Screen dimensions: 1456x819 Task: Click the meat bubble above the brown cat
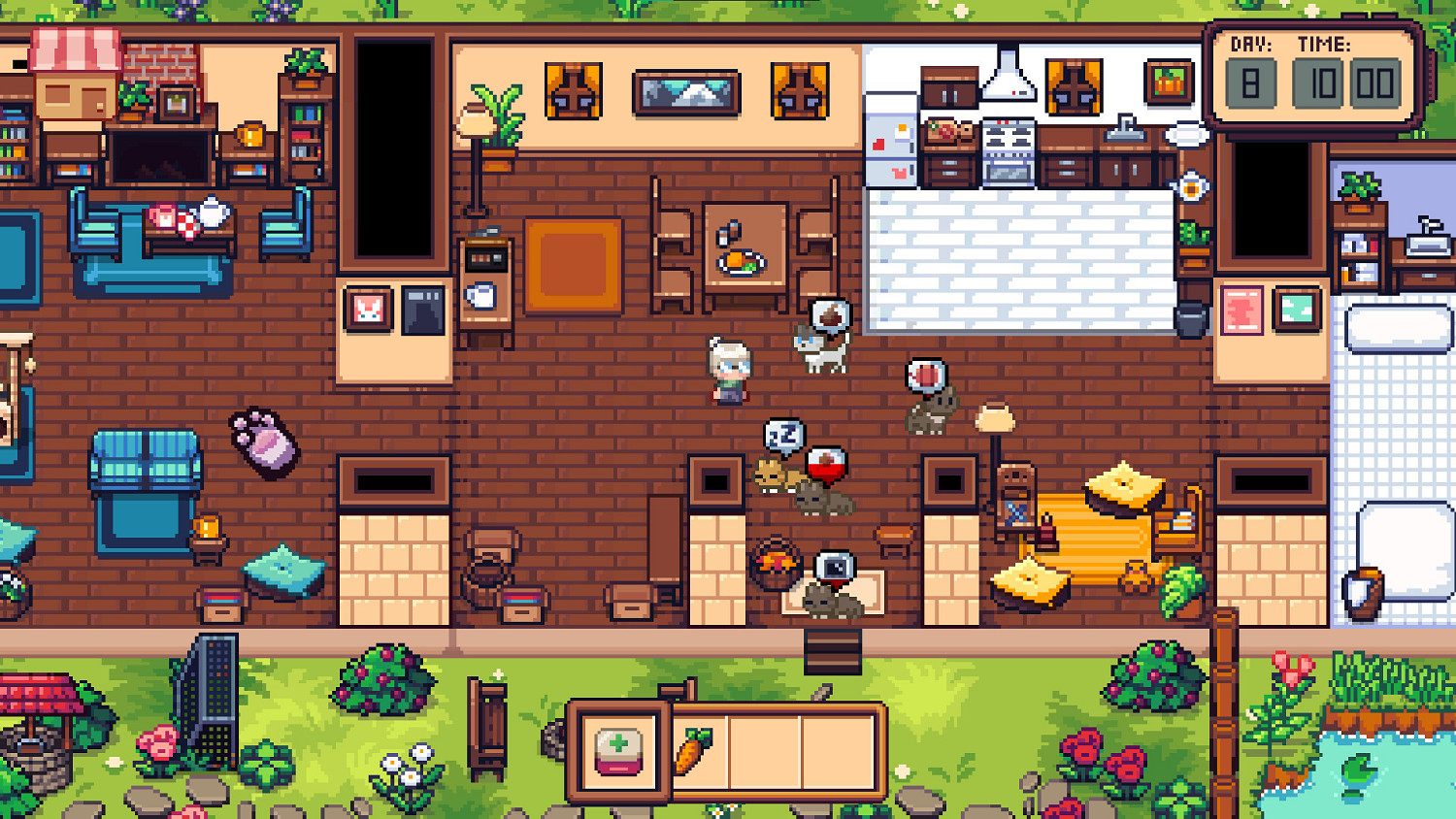coord(925,377)
